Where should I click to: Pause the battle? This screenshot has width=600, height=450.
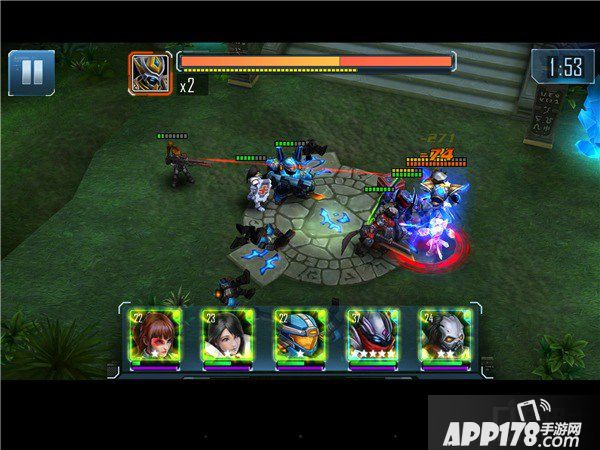(31, 72)
